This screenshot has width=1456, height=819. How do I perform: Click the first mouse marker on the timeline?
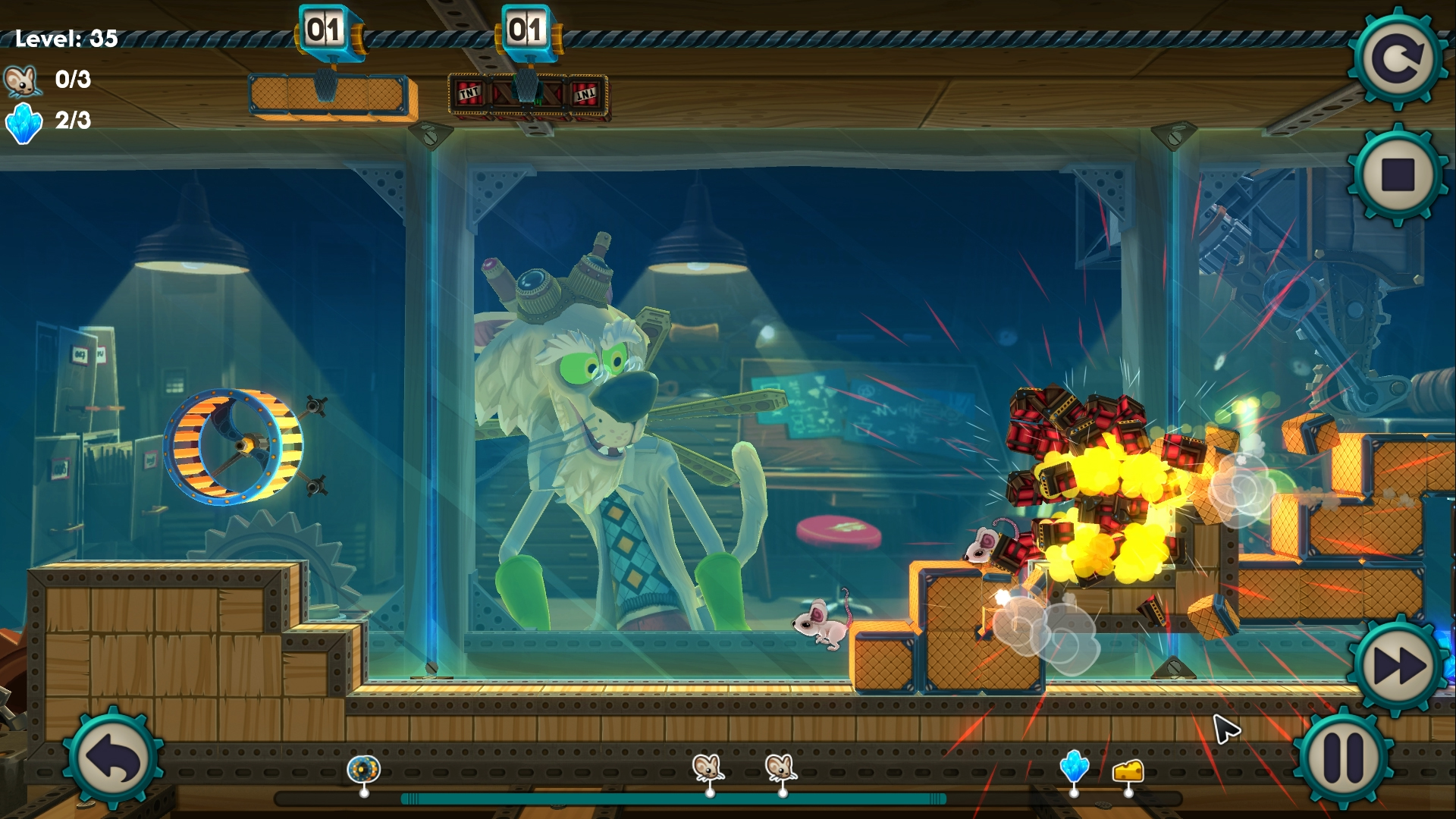click(708, 767)
